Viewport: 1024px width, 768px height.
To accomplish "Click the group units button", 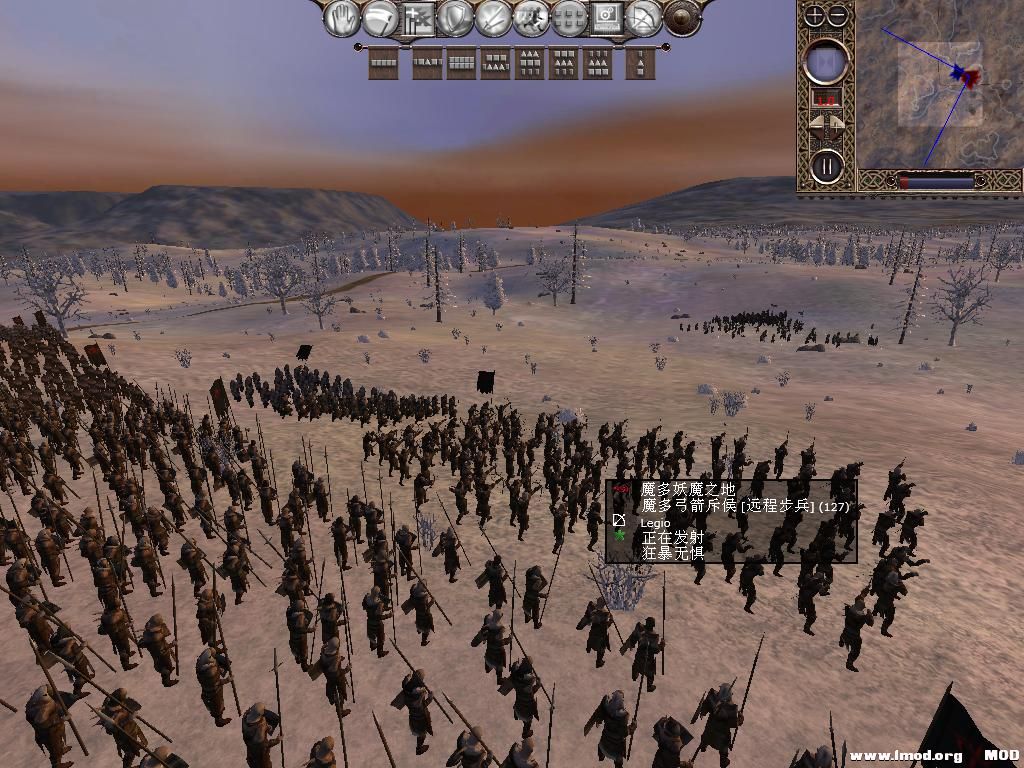I will tap(419, 18).
